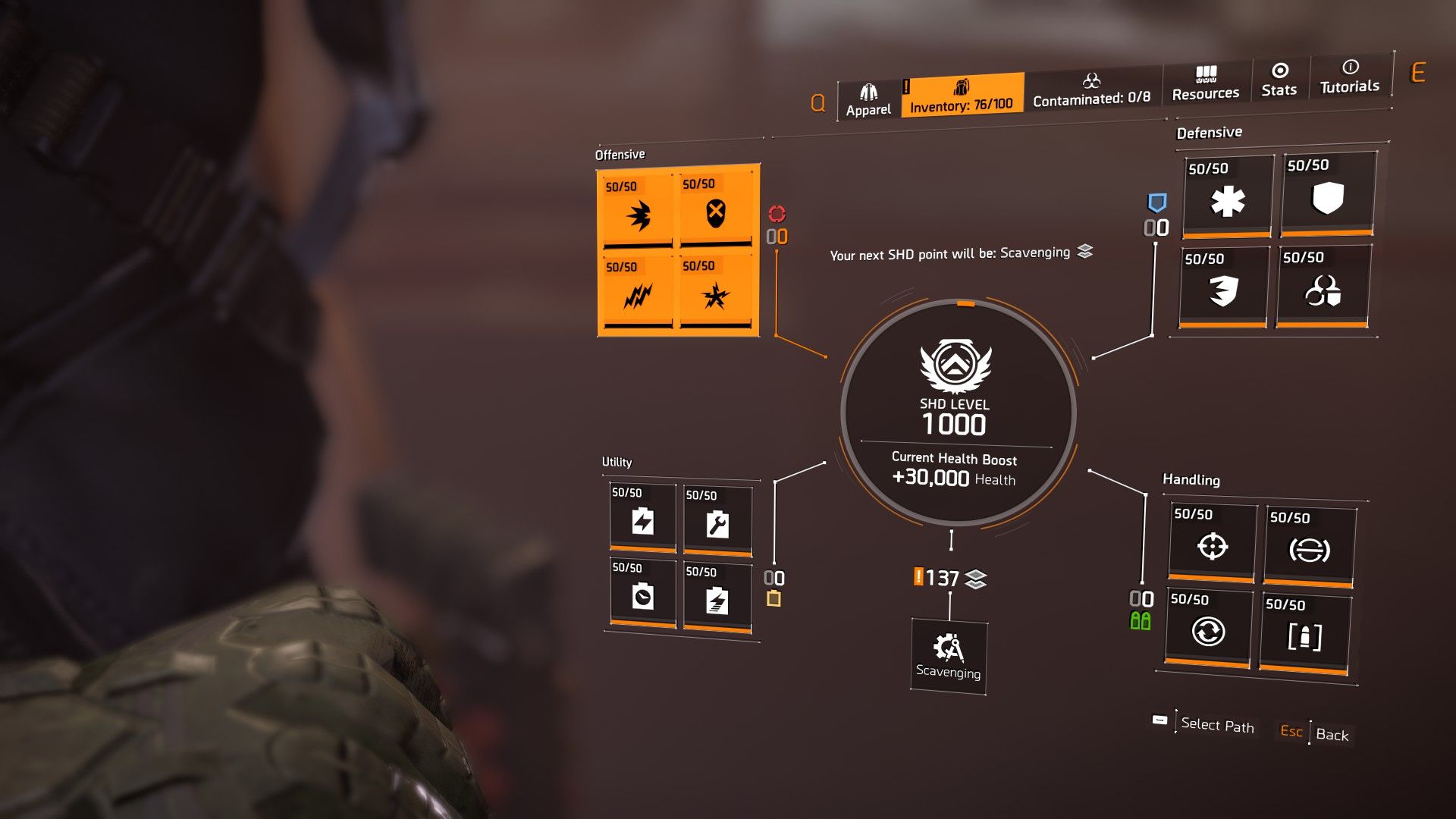Click the repair skills wrench icon
The image size is (1456, 819).
[717, 523]
